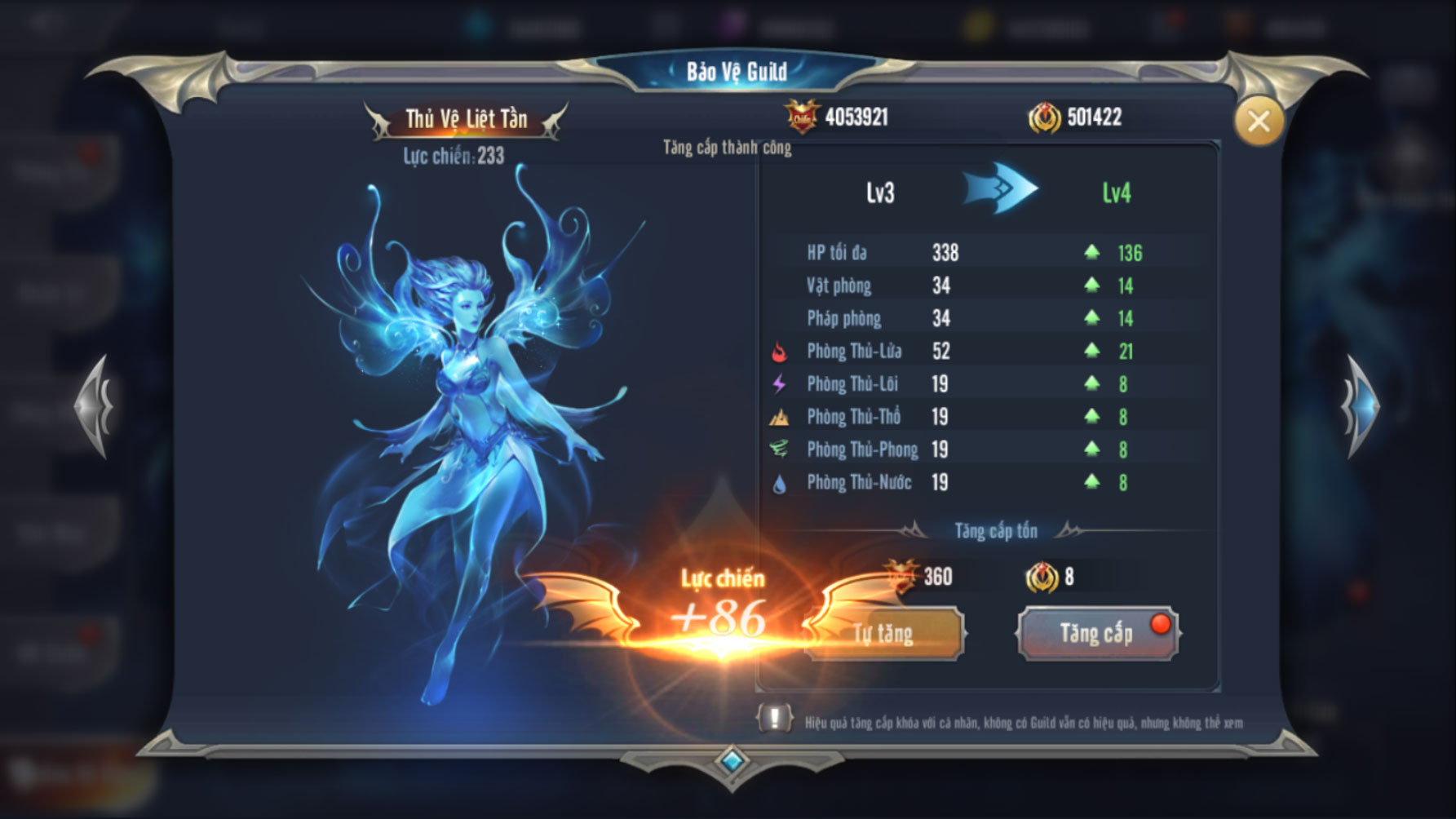Close the Bảo Vệ Guild panel

click(x=1258, y=122)
